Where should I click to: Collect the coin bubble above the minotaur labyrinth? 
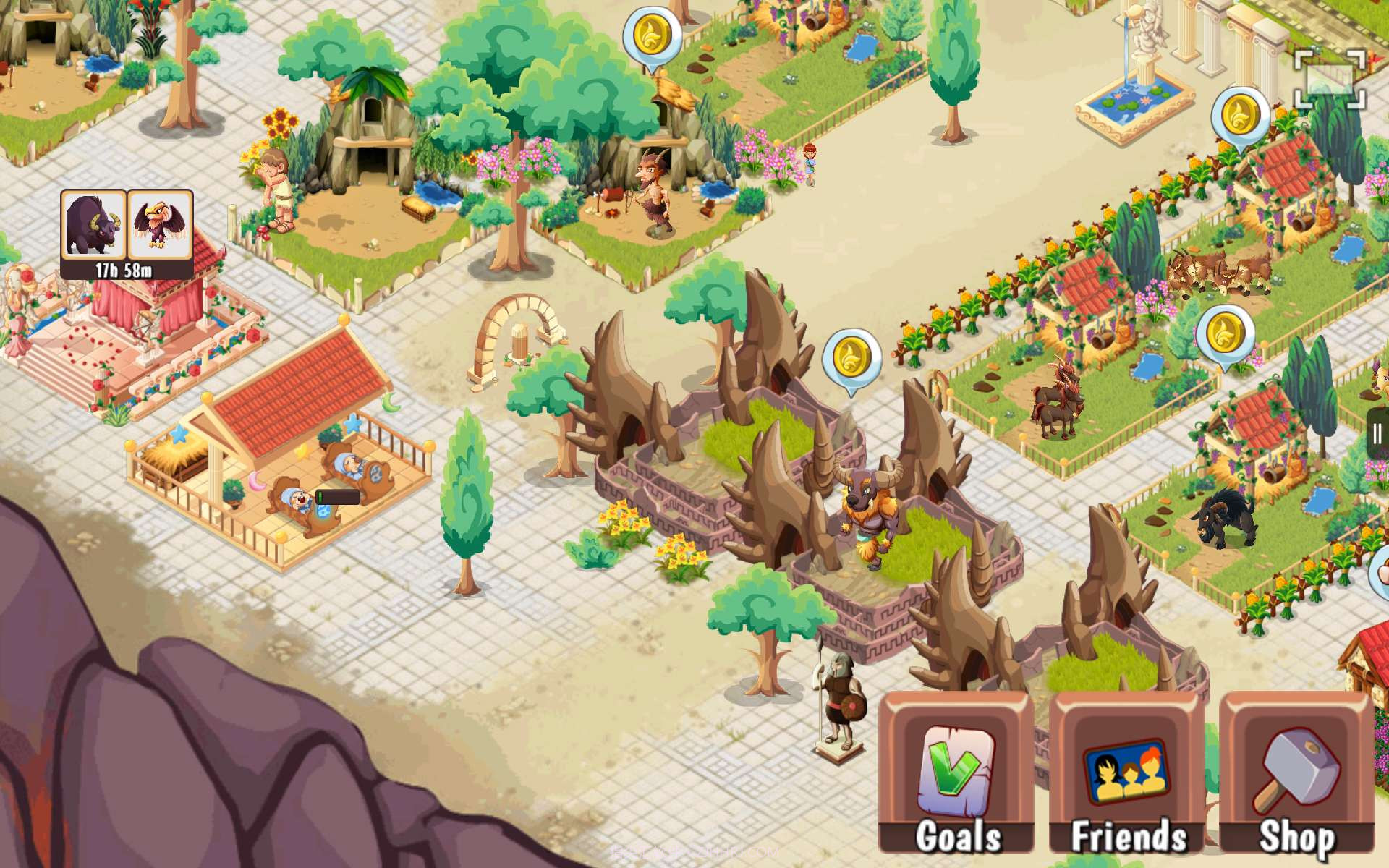point(852,357)
